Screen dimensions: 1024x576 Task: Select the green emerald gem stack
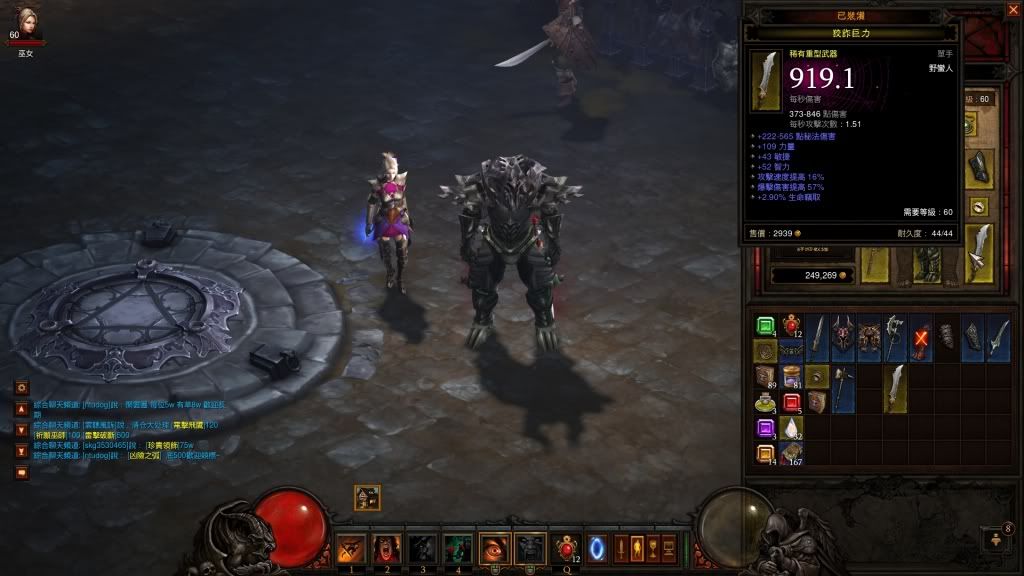[x=765, y=327]
